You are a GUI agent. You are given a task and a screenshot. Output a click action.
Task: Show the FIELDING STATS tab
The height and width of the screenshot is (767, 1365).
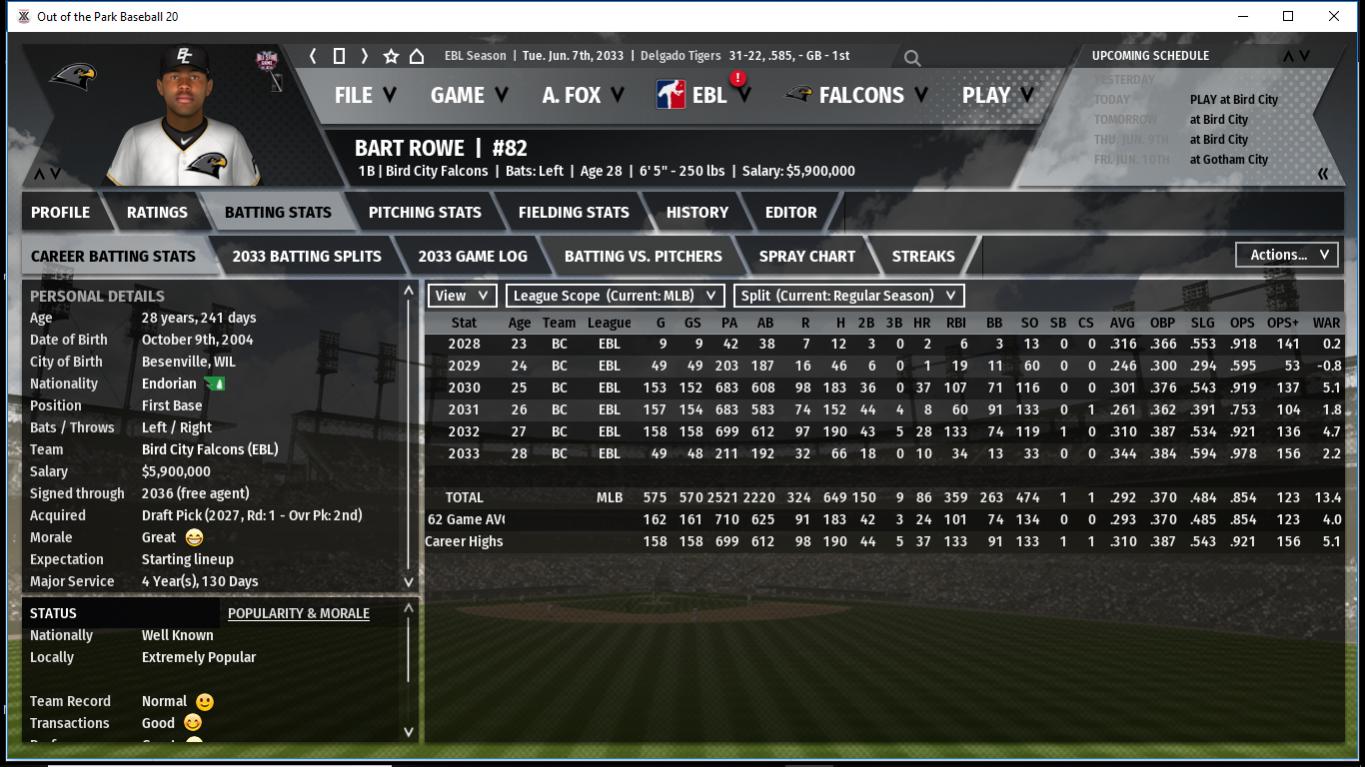pyautogui.click(x=573, y=212)
